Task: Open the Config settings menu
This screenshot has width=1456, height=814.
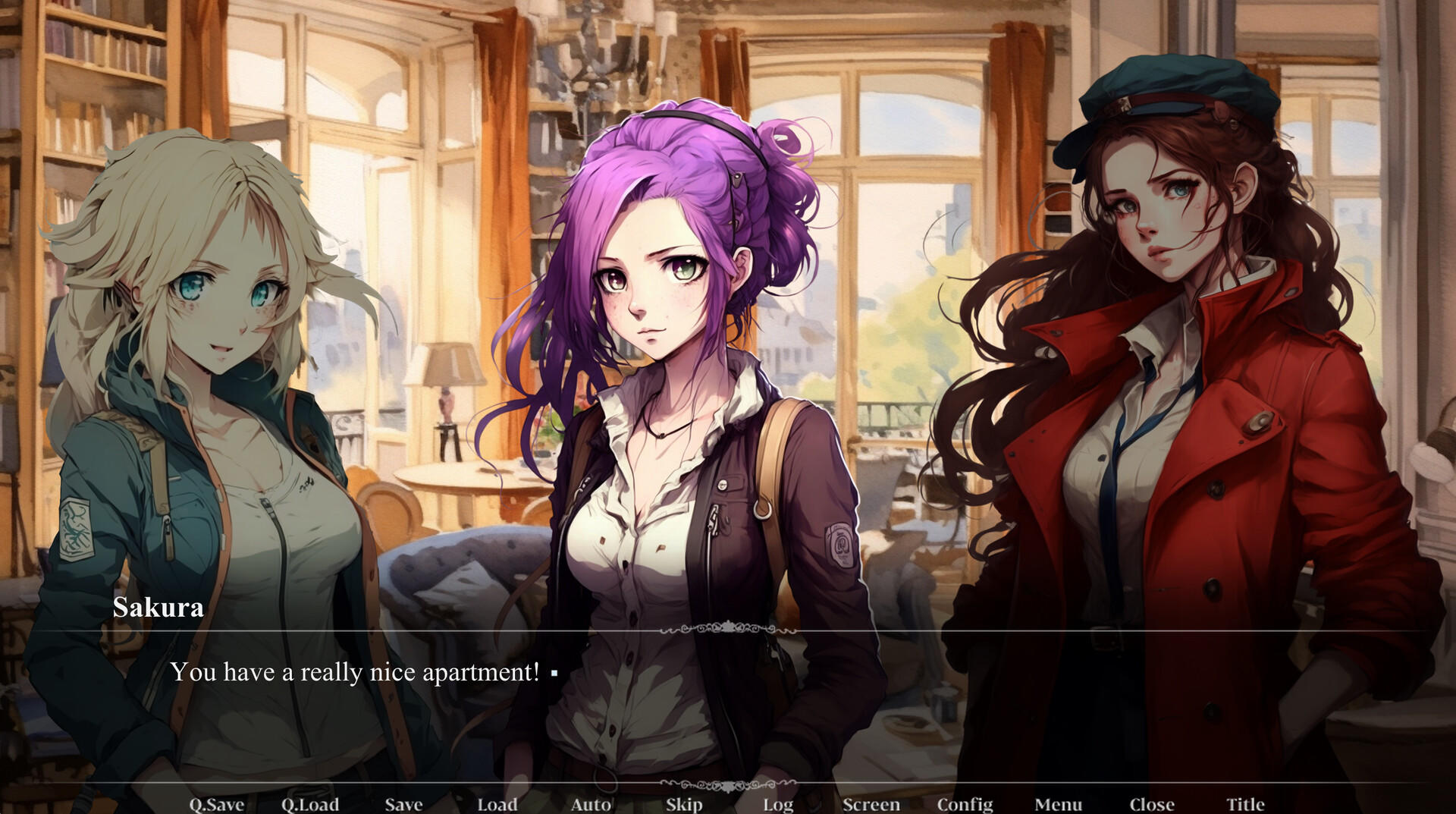Action: point(967,803)
